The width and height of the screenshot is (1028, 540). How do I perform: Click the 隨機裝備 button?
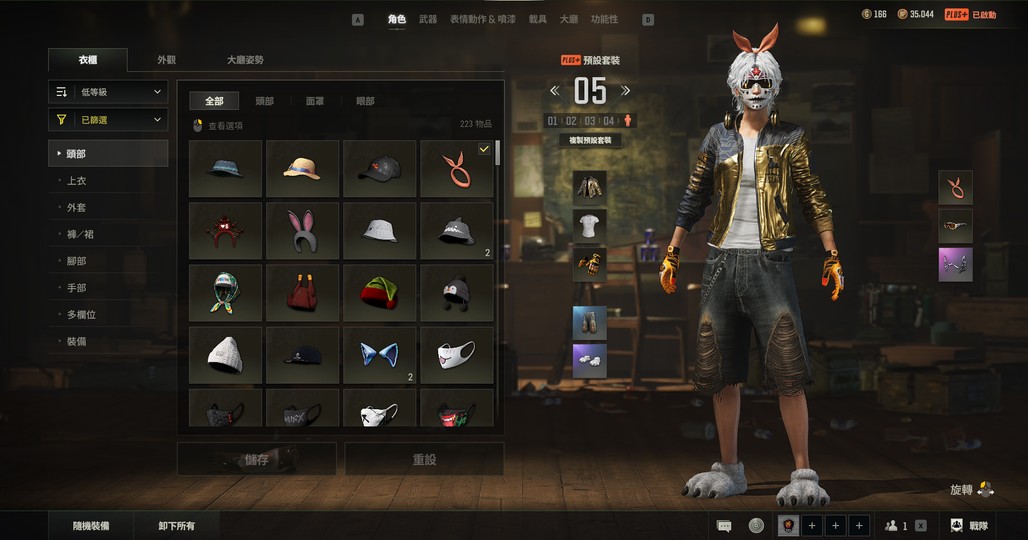pos(91,526)
